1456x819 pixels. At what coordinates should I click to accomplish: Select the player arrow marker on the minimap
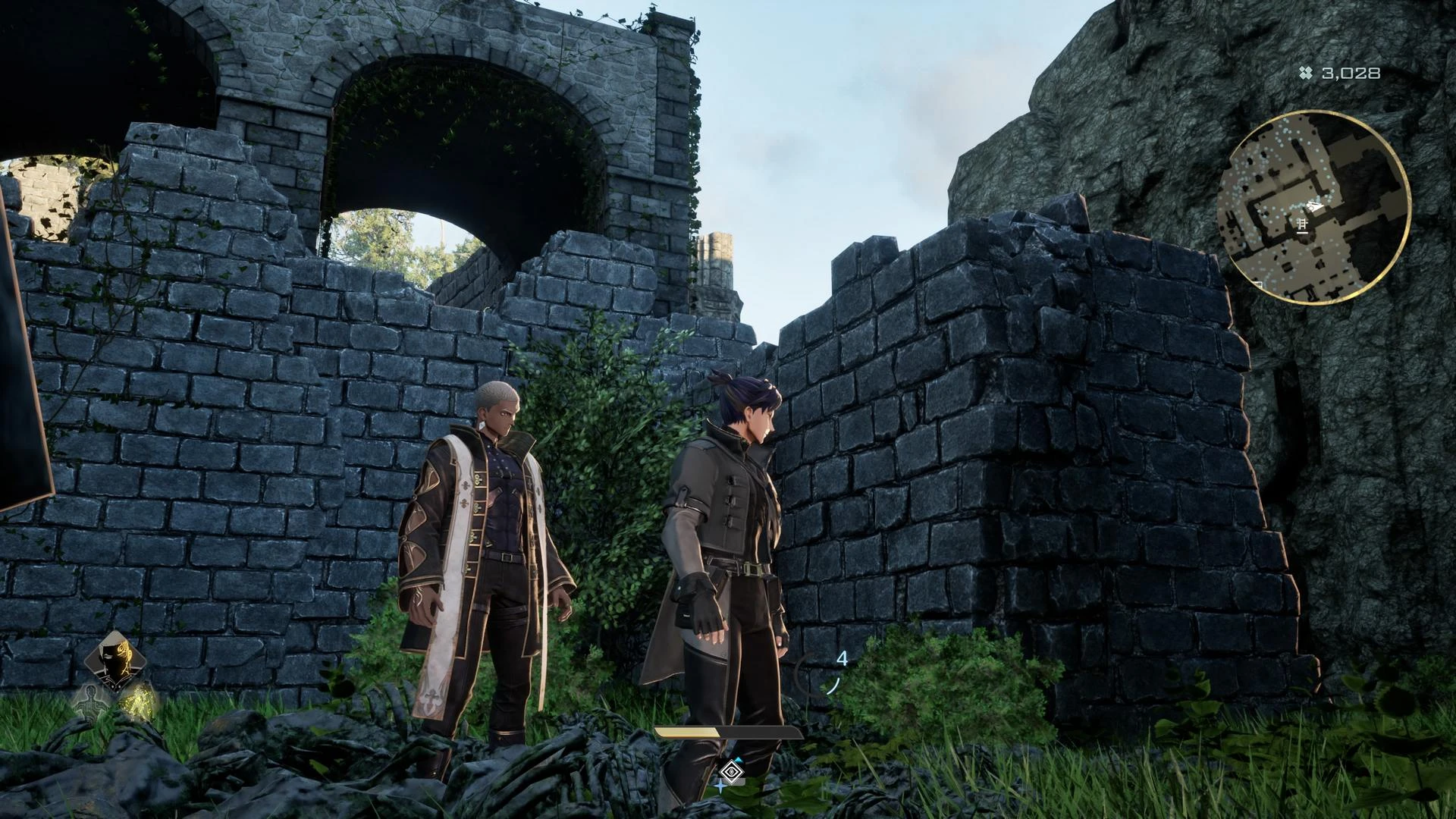click(x=1314, y=206)
